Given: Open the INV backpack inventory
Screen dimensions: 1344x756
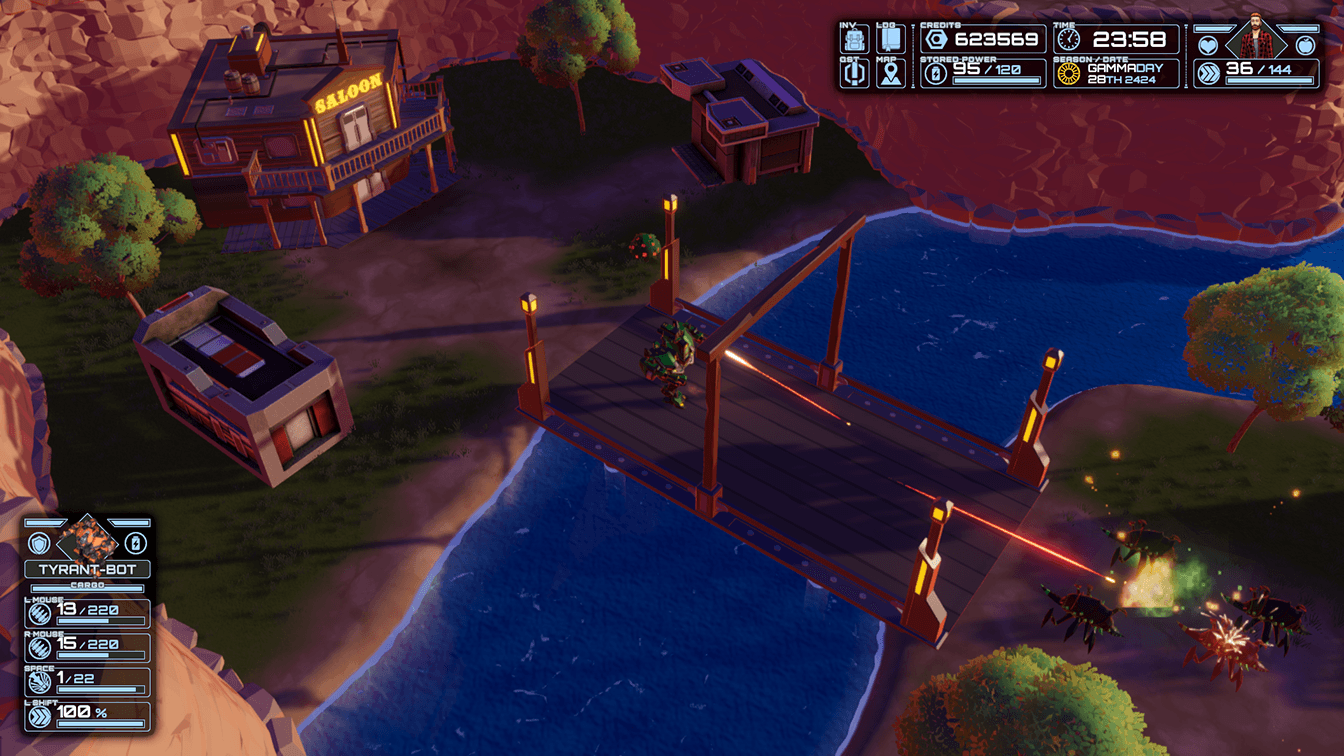Looking at the screenshot, I should [x=854, y=40].
